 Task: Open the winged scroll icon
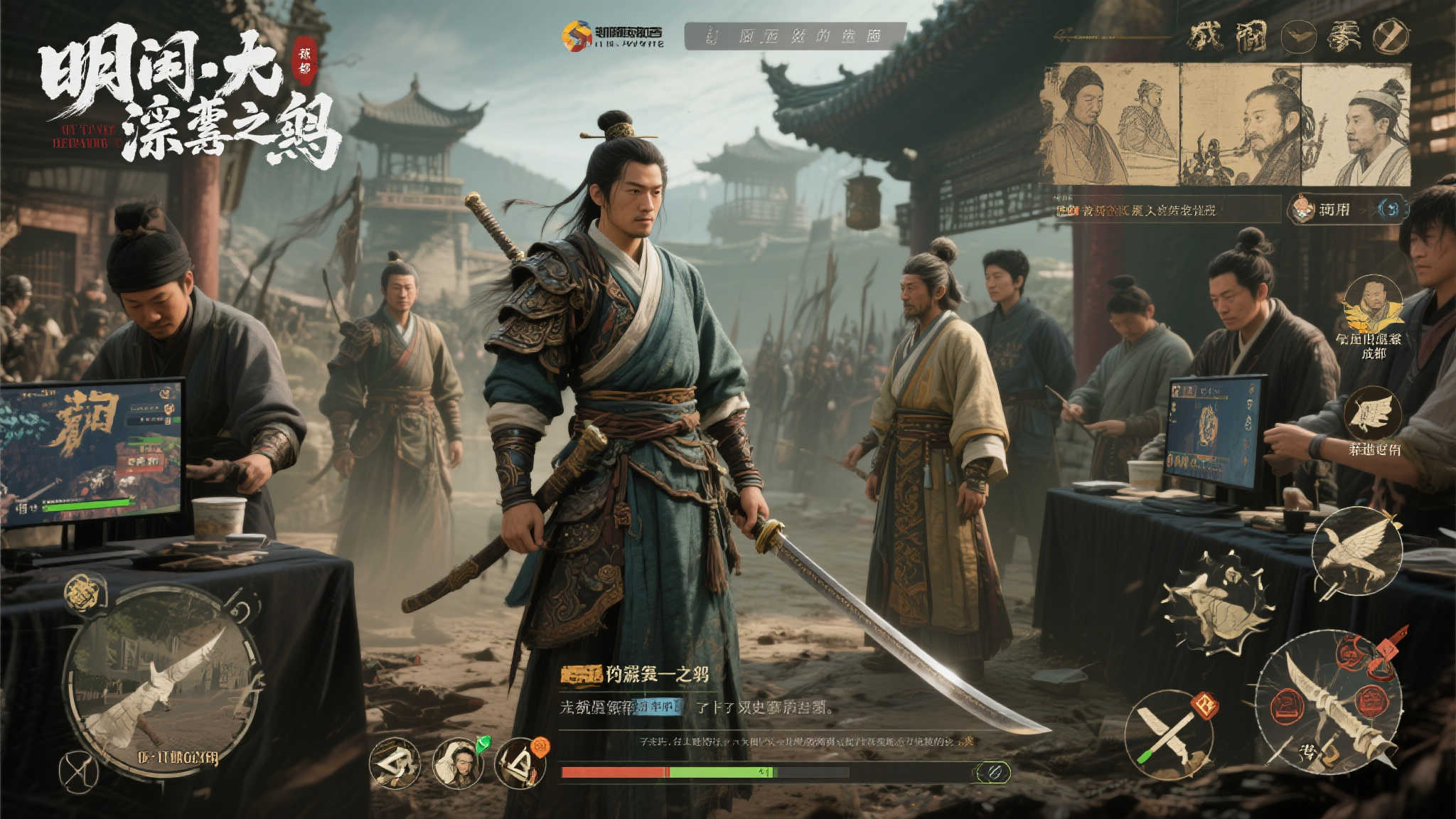(x=1372, y=414)
